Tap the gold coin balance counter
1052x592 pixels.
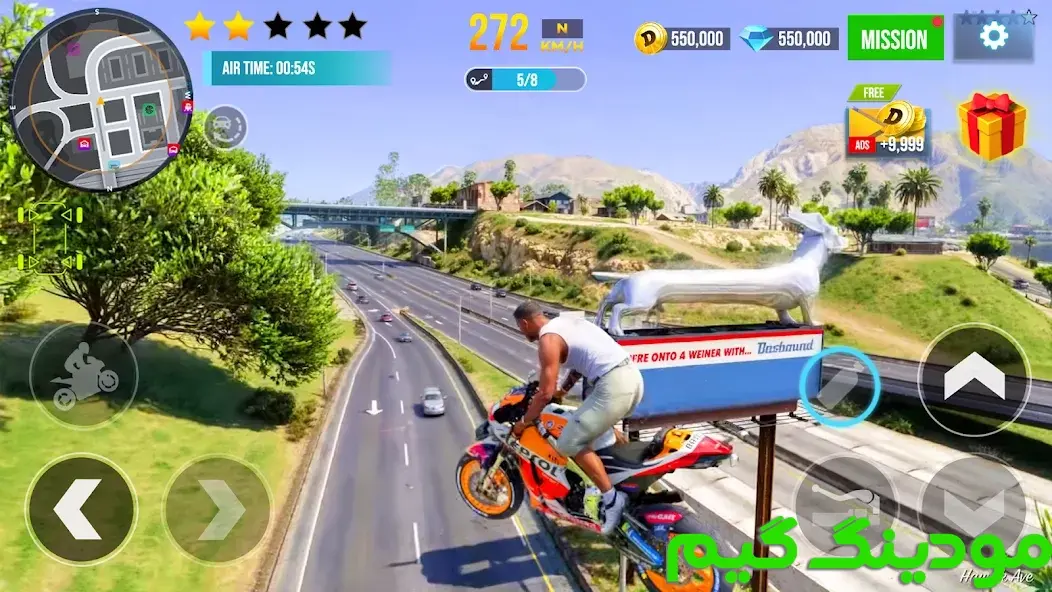pos(682,39)
